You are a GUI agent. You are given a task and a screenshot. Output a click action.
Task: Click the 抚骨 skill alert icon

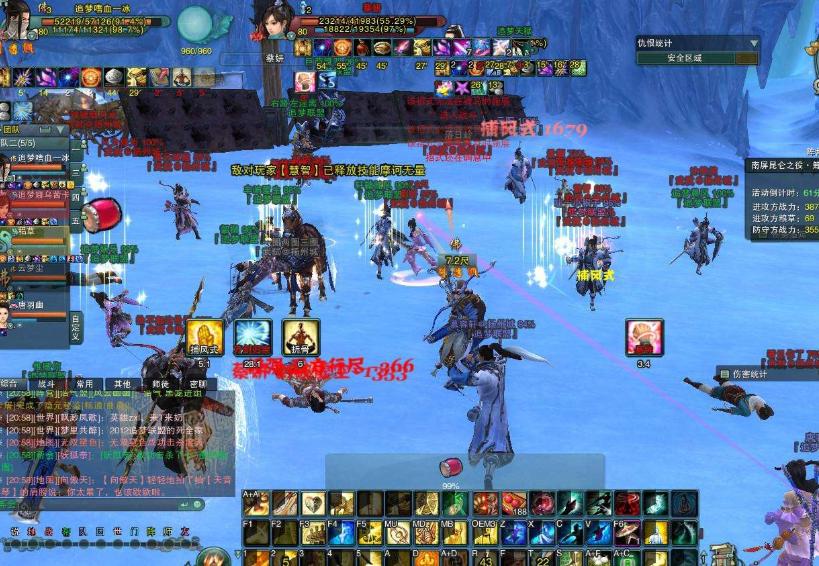(x=300, y=337)
